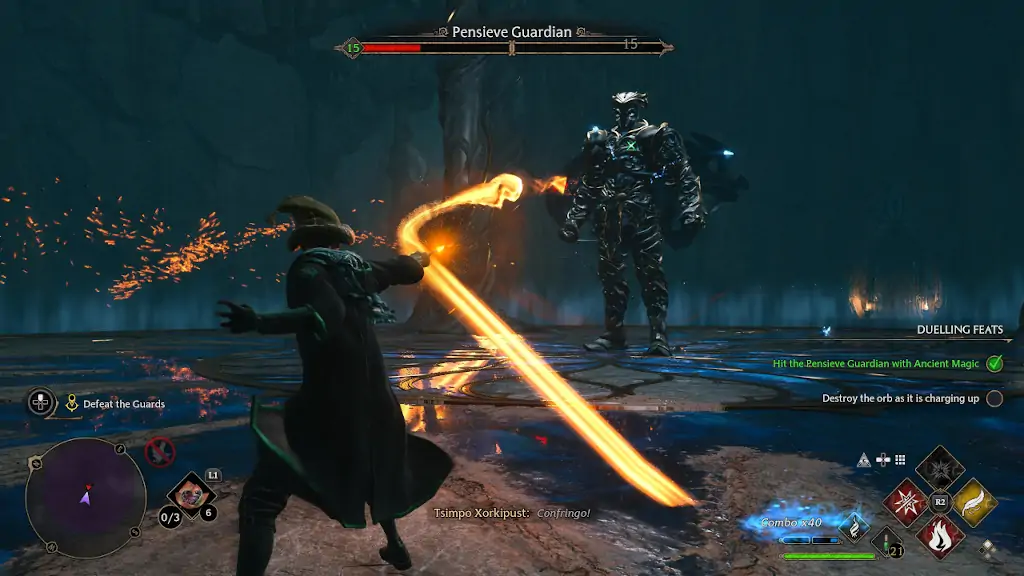Select the dark greyed-out spell slot
The image size is (1024, 576).
940,468
